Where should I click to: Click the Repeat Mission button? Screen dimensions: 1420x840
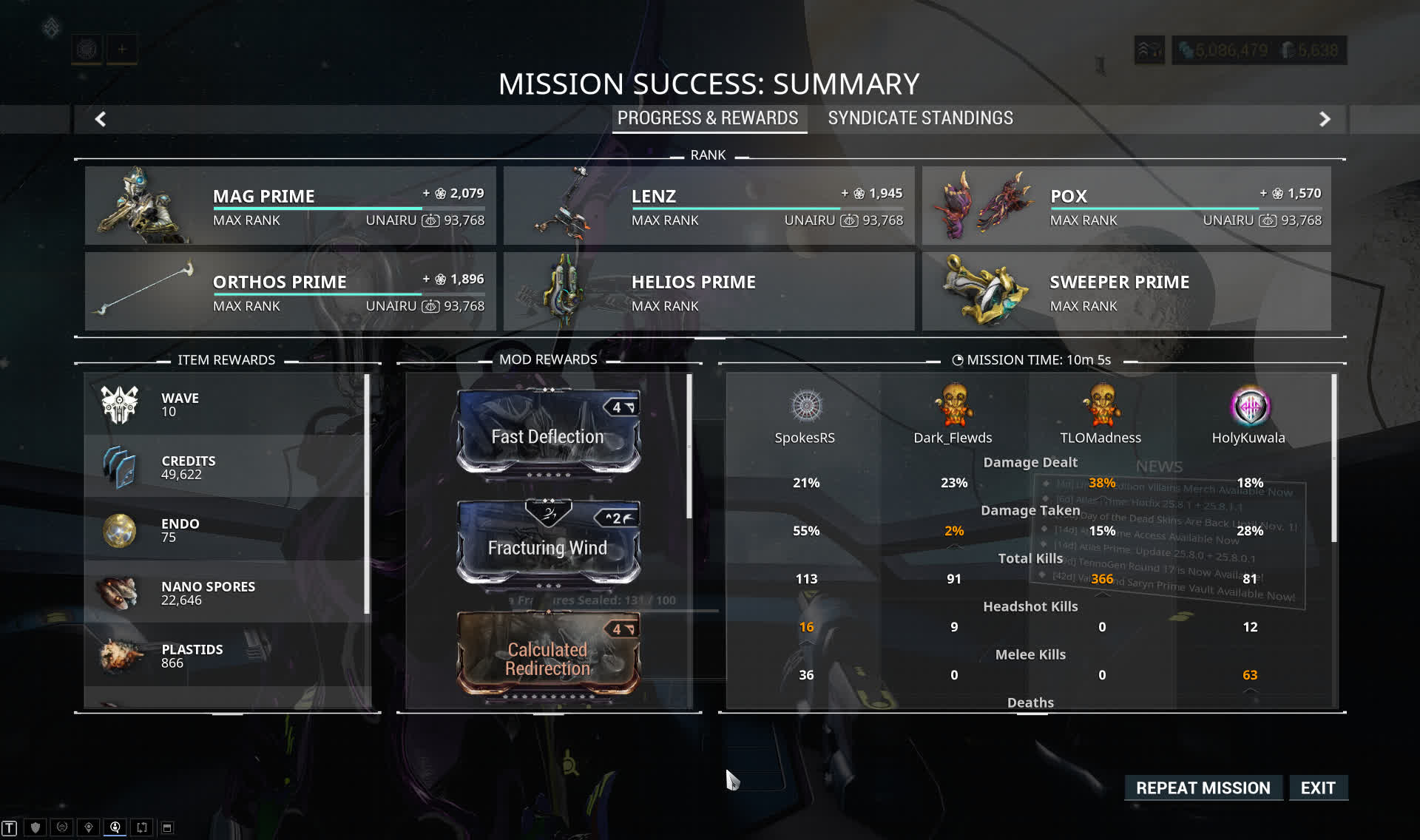(x=1203, y=787)
